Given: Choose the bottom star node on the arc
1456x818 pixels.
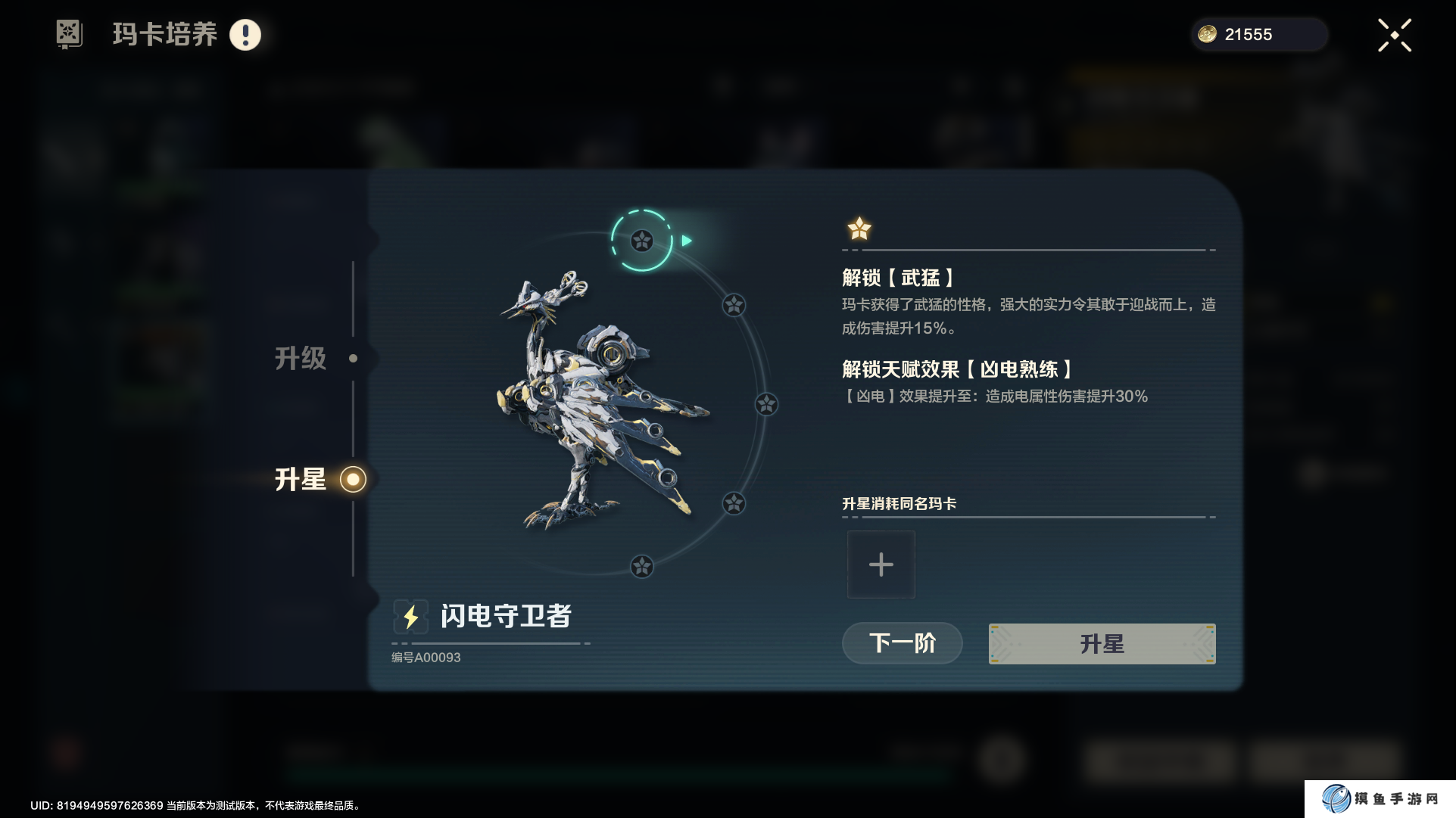Looking at the screenshot, I should (642, 566).
